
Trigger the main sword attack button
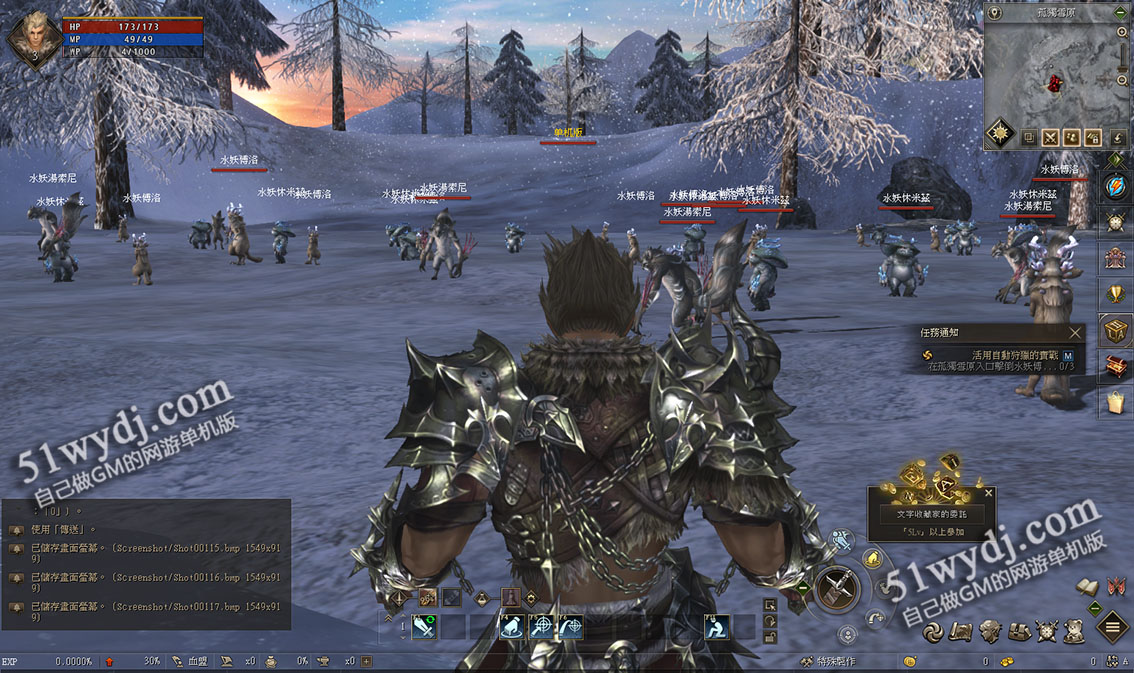(x=838, y=587)
